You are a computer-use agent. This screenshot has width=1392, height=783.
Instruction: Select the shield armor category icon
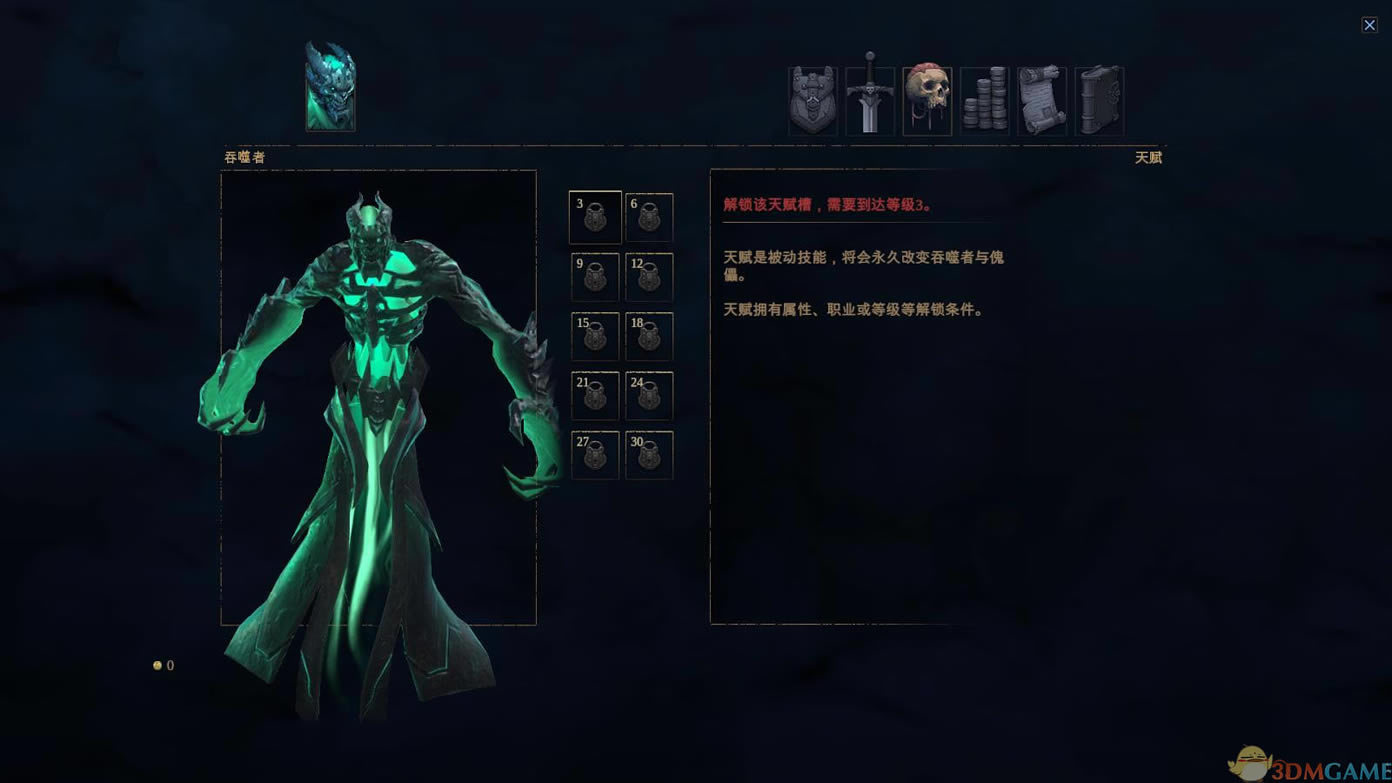coord(812,99)
